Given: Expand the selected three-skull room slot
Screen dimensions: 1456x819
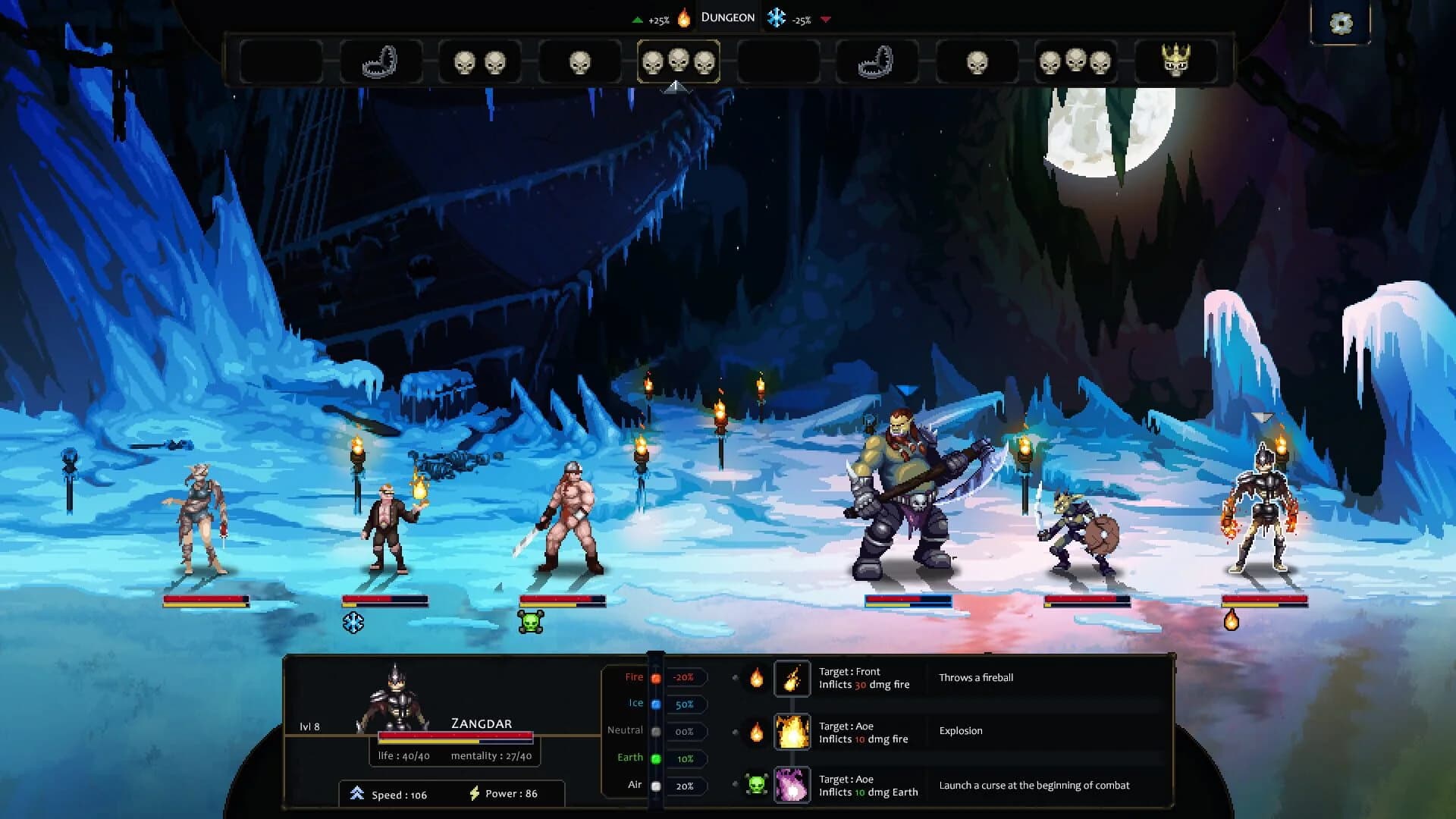Looking at the screenshot, I should [x=678, y=62].
